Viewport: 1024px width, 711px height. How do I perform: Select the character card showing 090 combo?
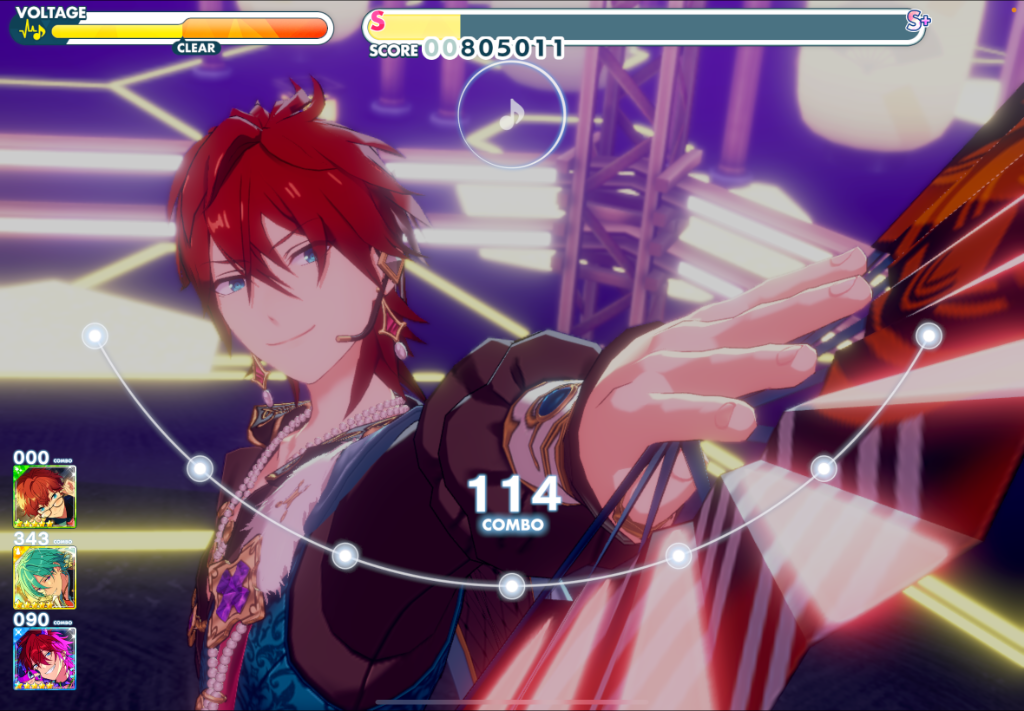point(44,658)
